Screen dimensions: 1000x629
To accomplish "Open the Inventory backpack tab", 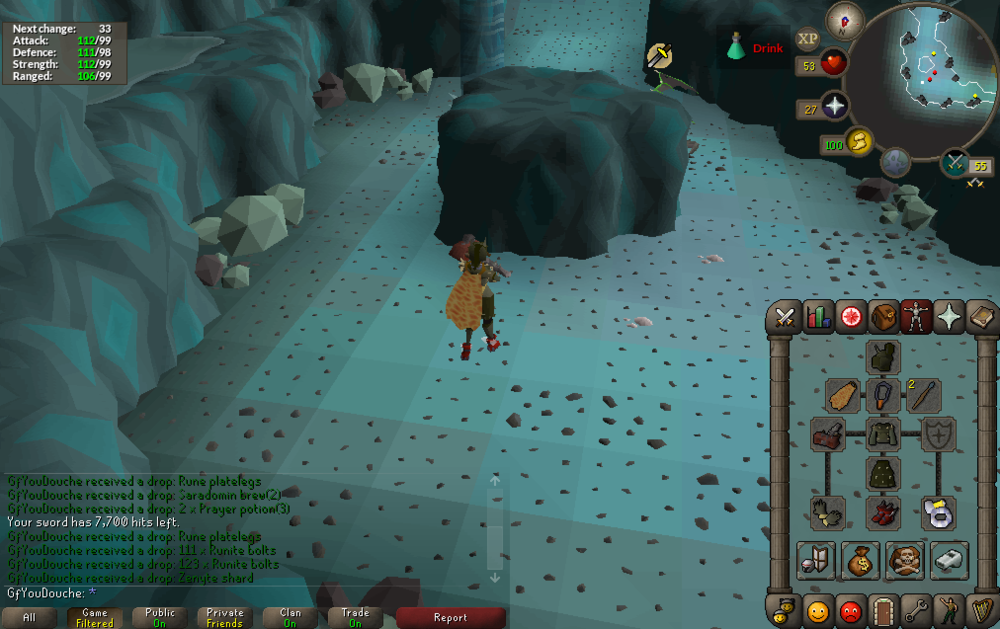I will 883,318.
